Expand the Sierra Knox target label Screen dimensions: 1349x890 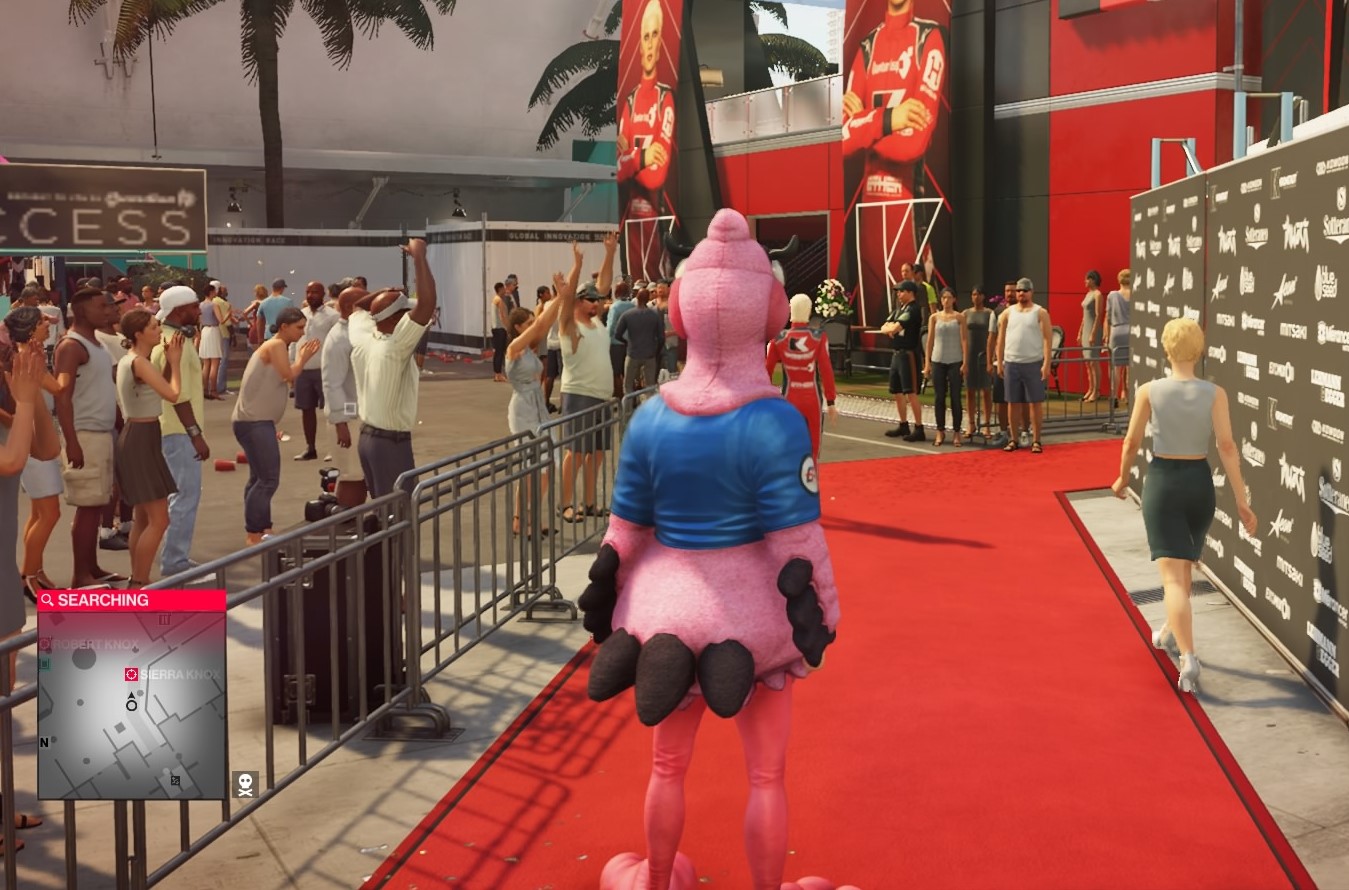click(180, 674)
